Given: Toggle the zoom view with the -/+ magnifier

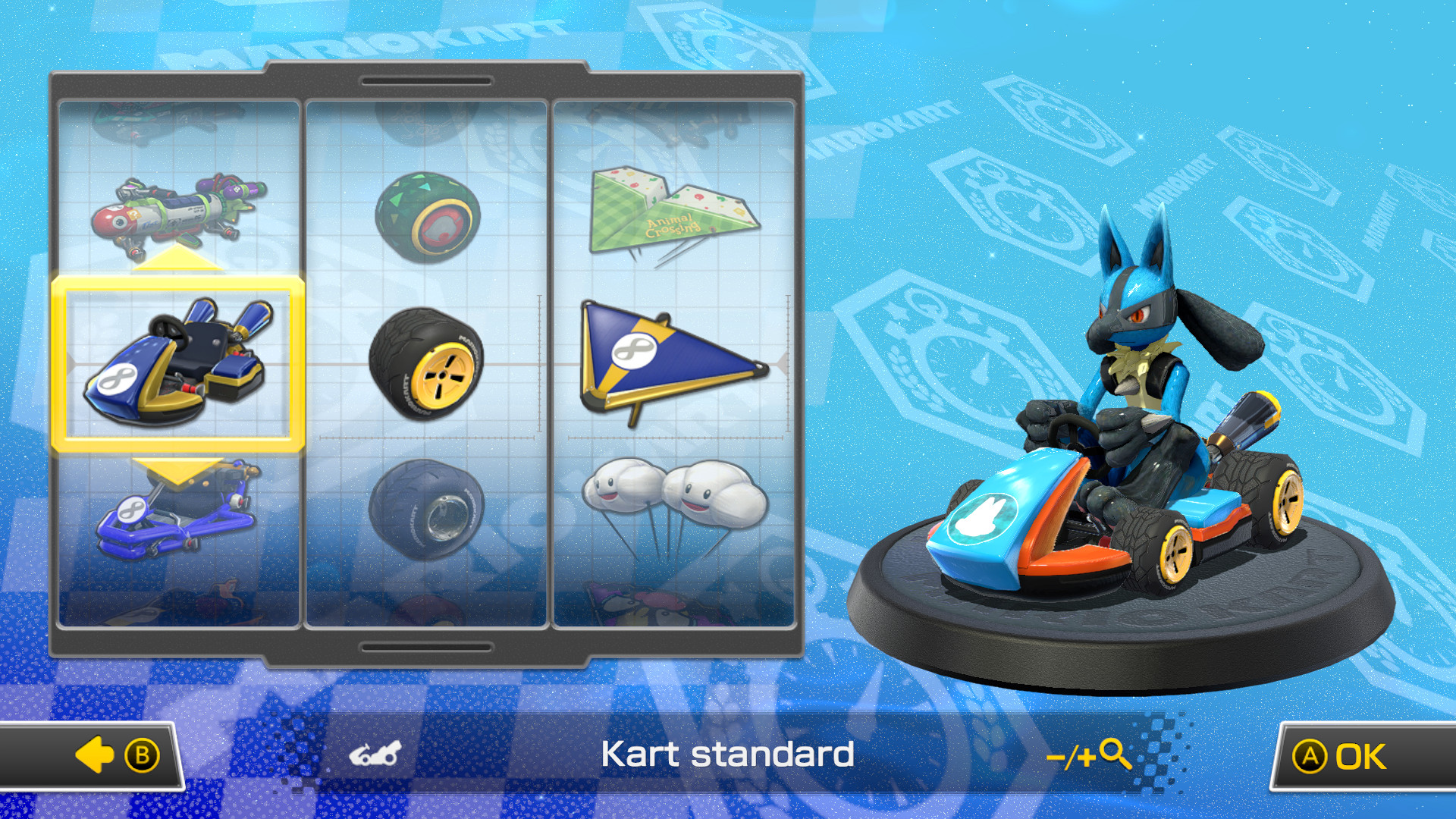Looking at the screenshot, I should click(x=1090, y=754).
